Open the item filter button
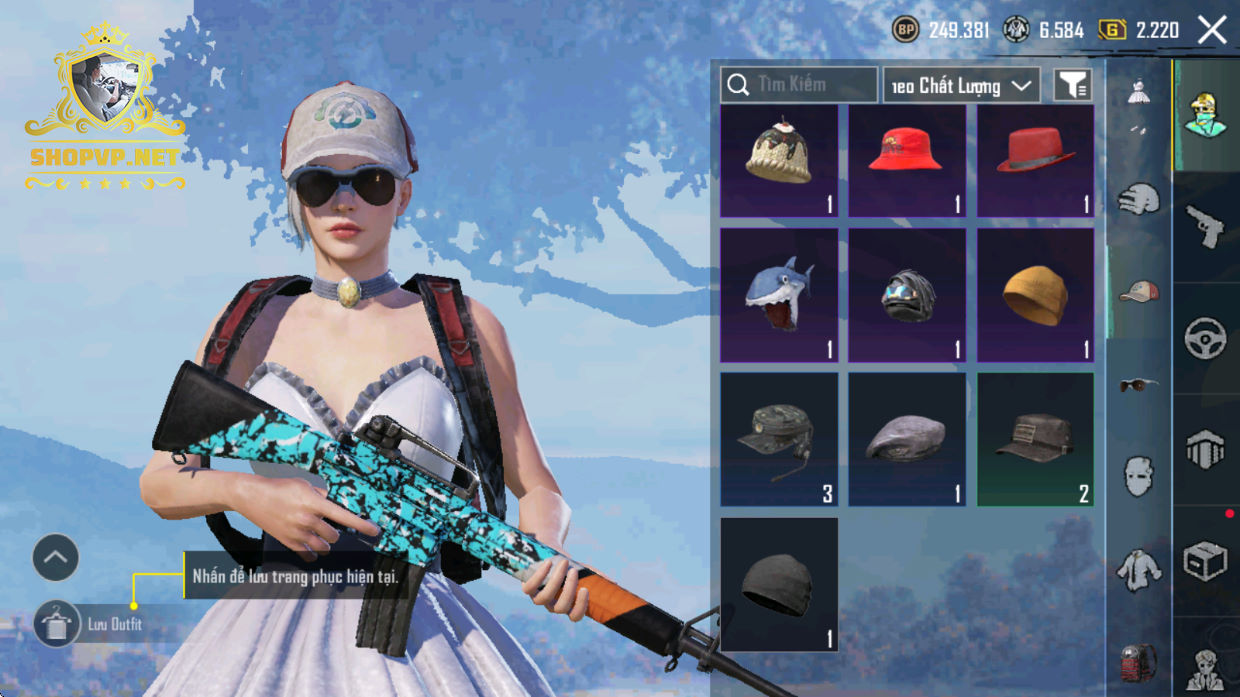 1072,86
